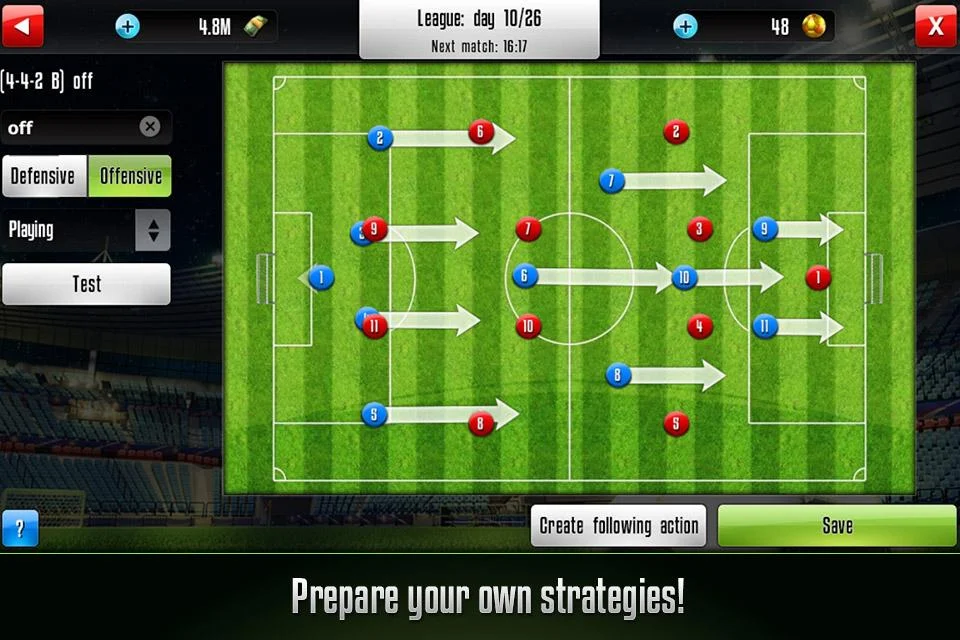960x640 pixels.
Task: Add more gold coins with the plus icon
Action: (x=685, y=26)
